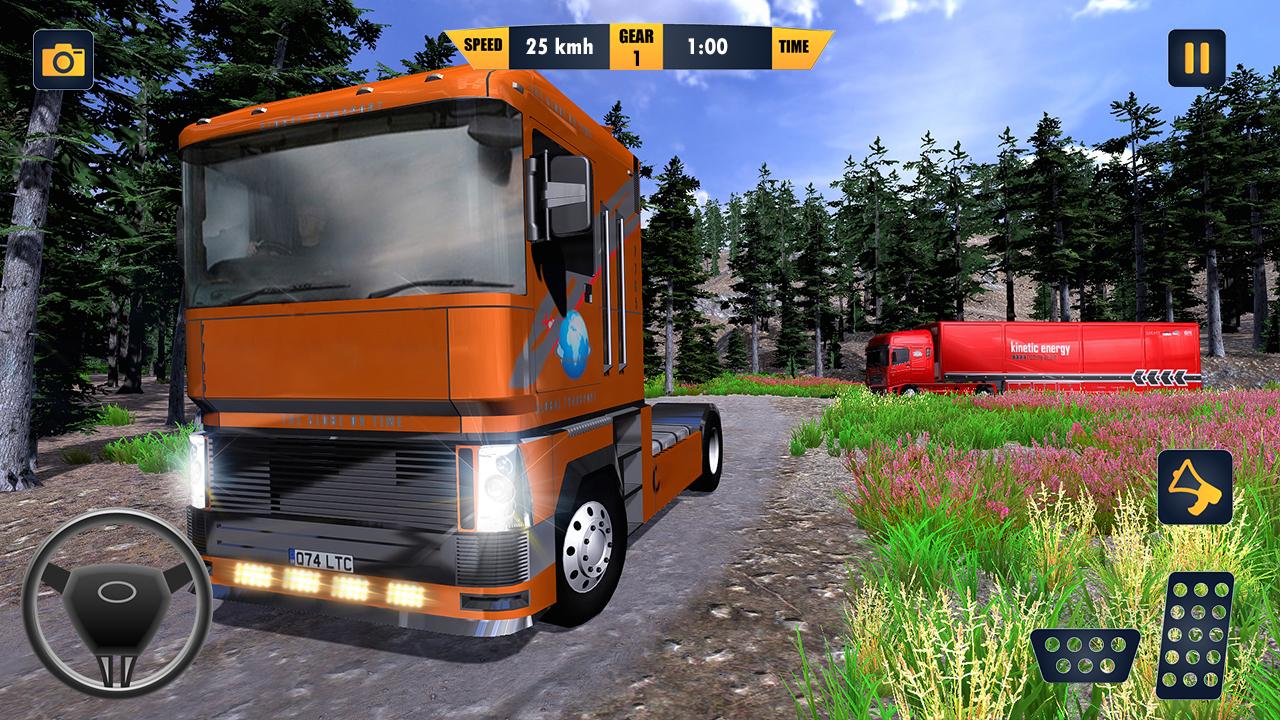Honk the truck horn
The height and width of the screenshot is (720, 1280).
click(1195, 488)
